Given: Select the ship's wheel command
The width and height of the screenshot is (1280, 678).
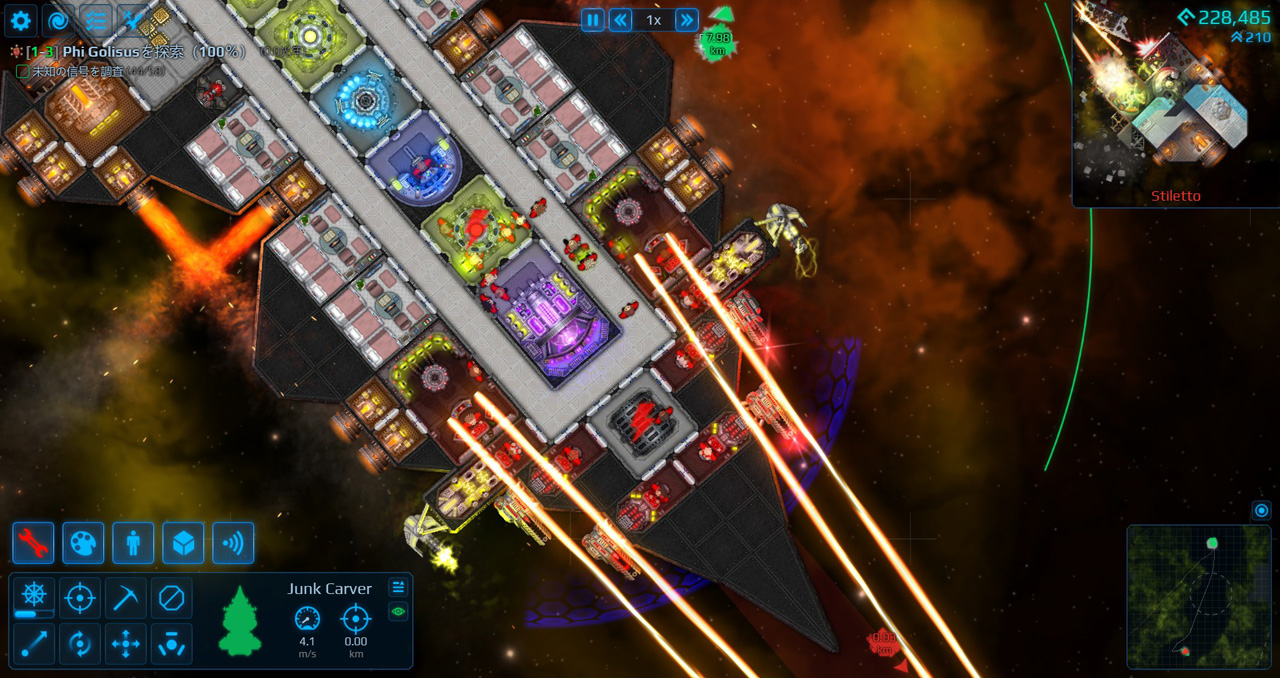Looking at the screenshot, I should pyautogui.click(x=33, y=598).
